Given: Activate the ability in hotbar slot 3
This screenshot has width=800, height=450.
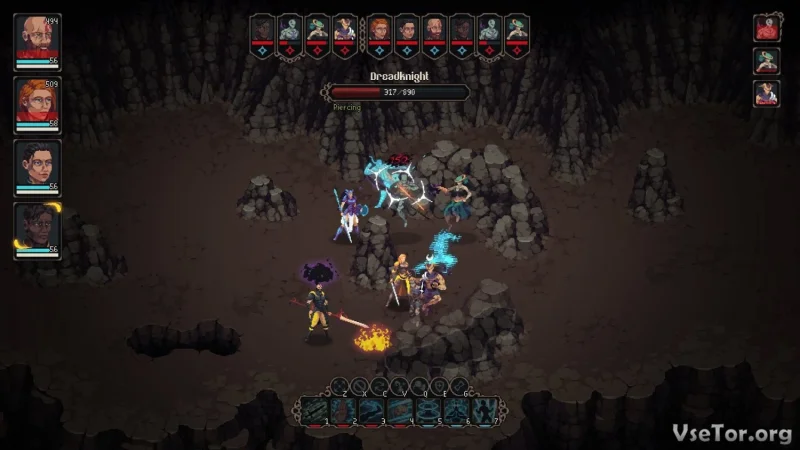Looking at the screenshot, I should (x=371, y=409).
